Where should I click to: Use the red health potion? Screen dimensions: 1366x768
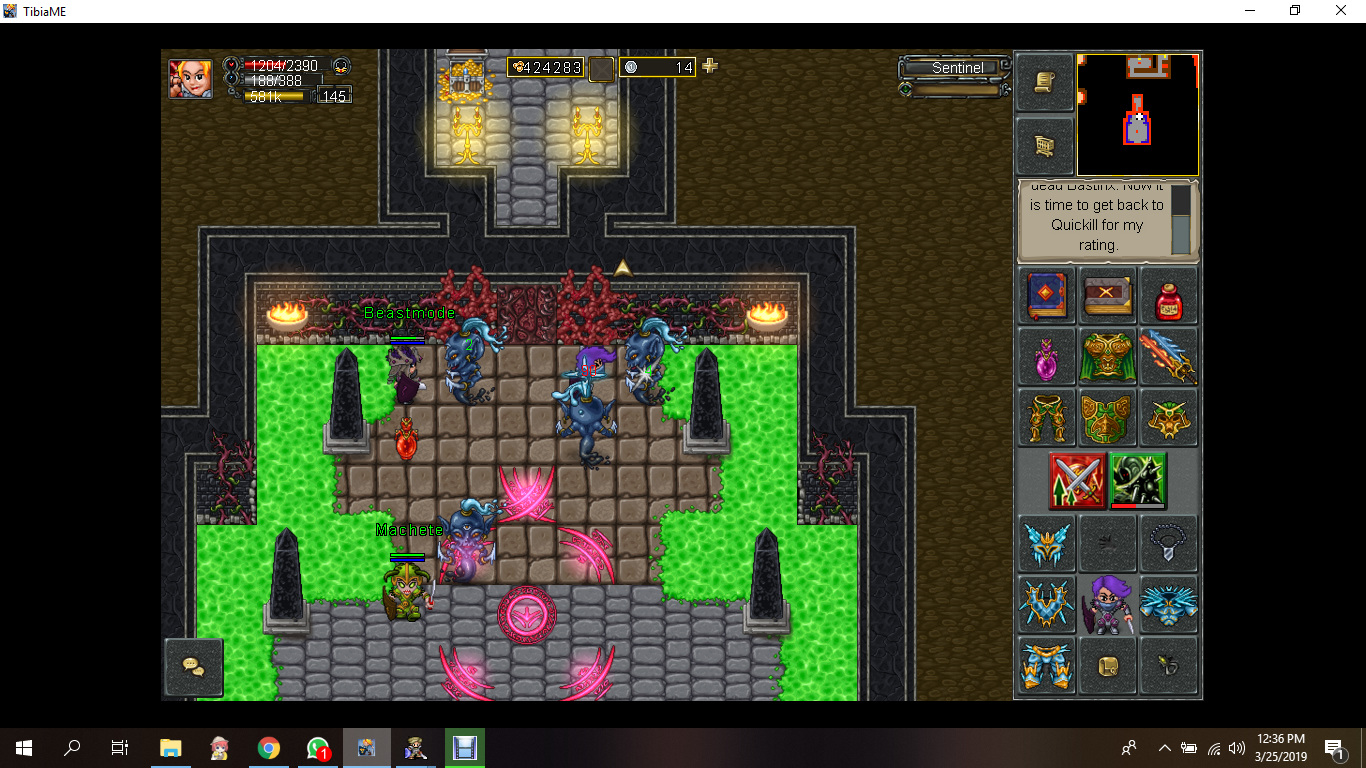coord(1168,296)
